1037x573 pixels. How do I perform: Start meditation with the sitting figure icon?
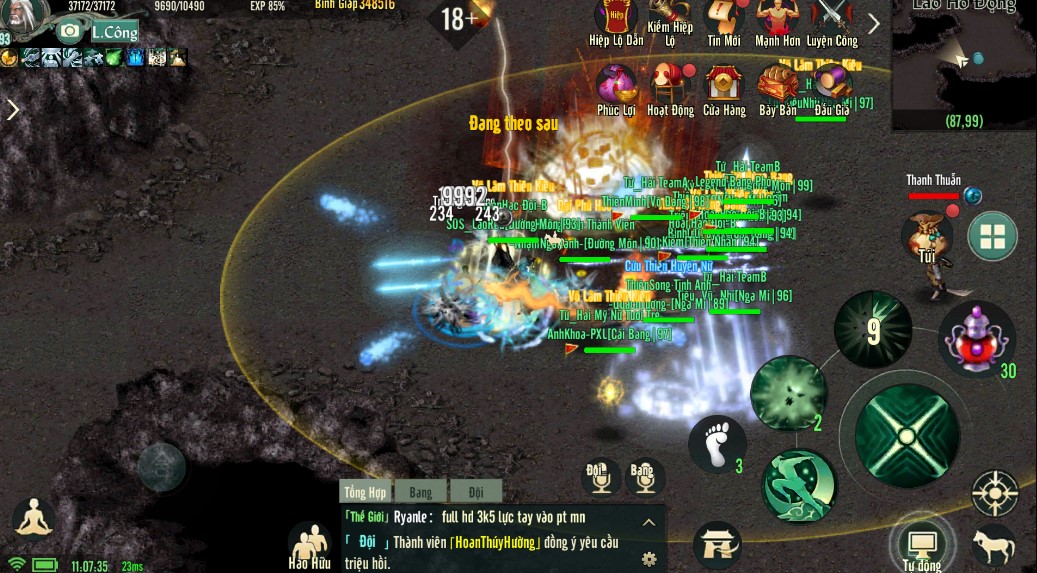point(33,519)
